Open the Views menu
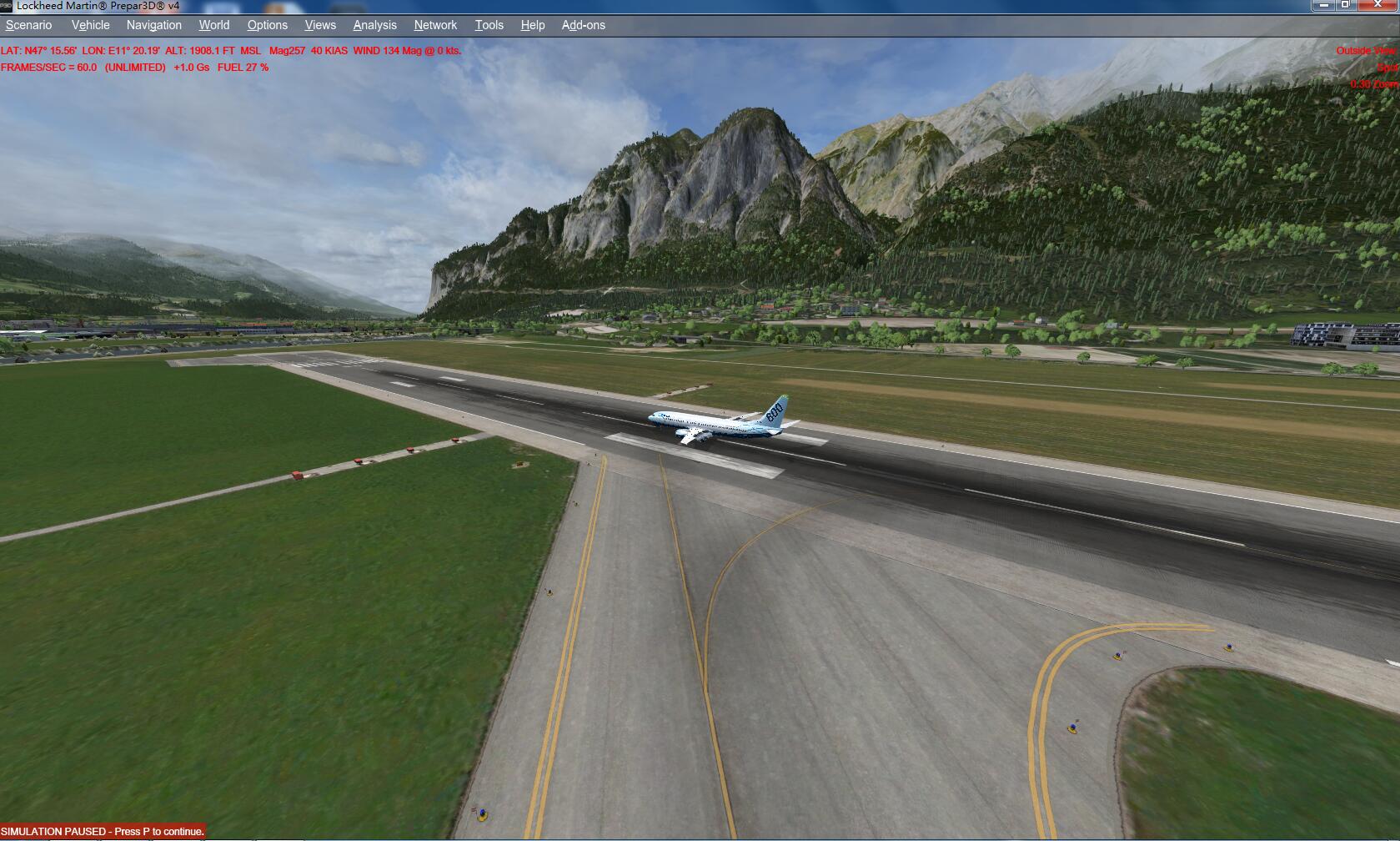 [320, 25]
